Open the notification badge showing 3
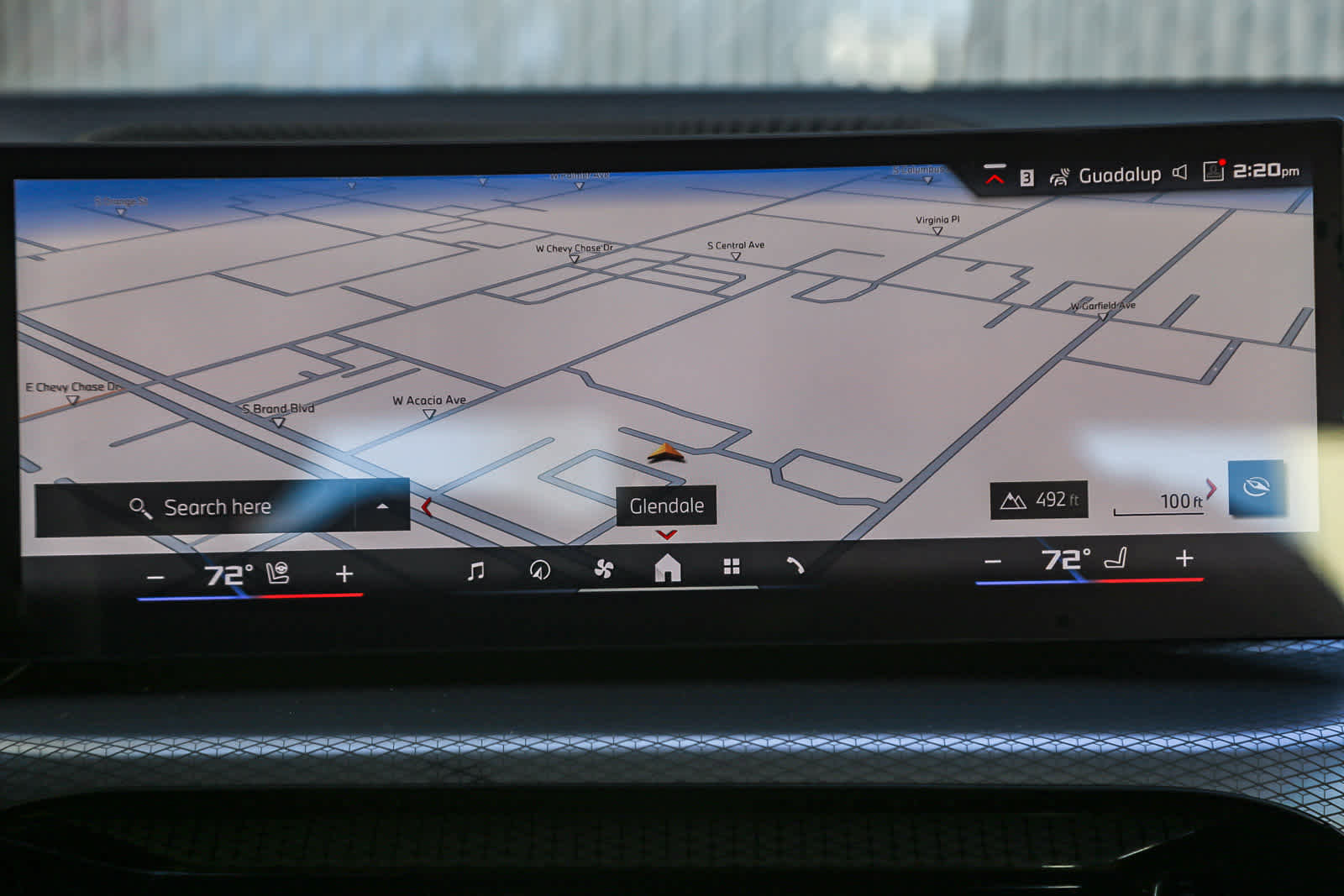 [x=1026, y=175]
